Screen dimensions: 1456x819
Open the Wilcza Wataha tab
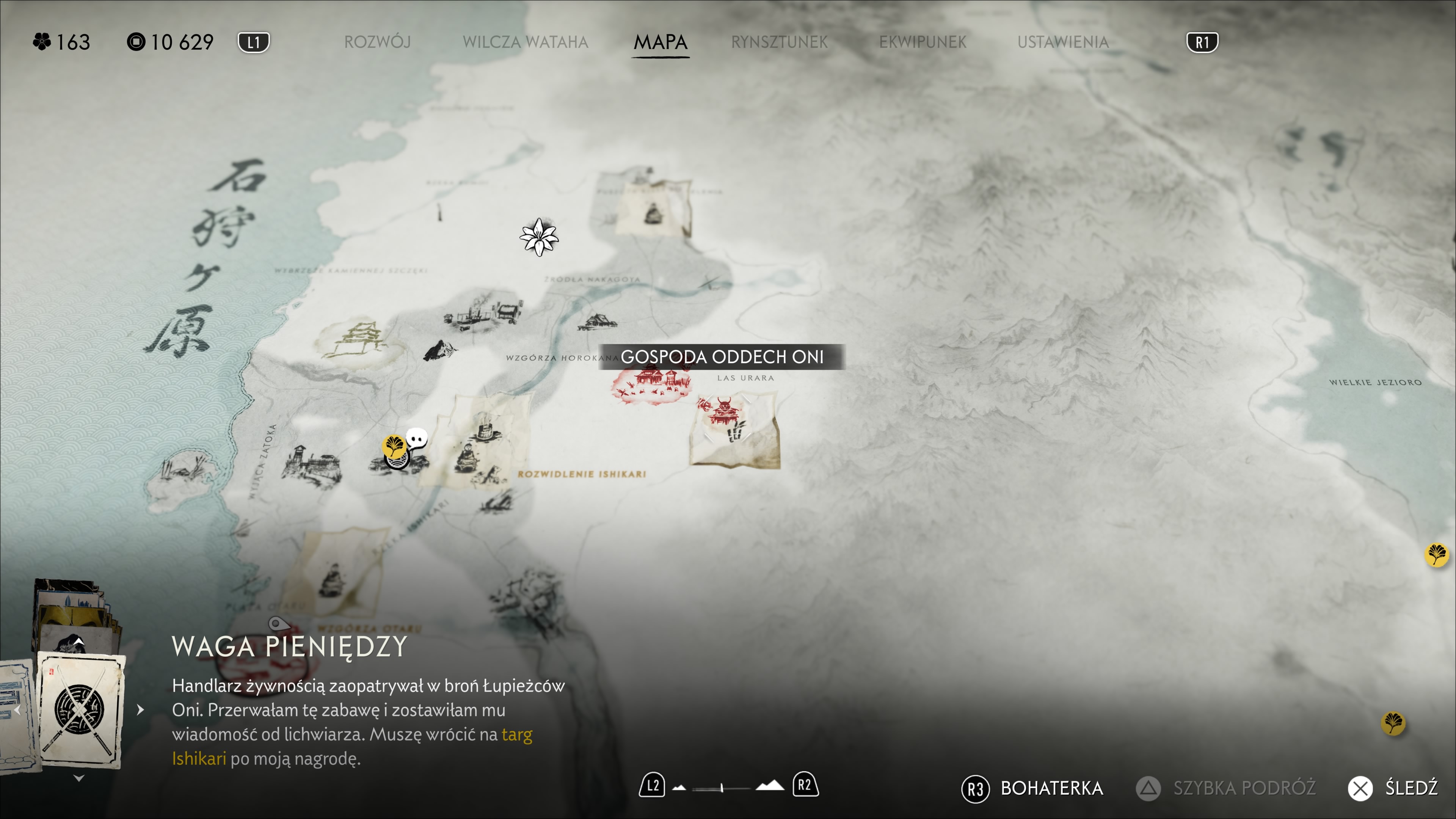[525, 42]
